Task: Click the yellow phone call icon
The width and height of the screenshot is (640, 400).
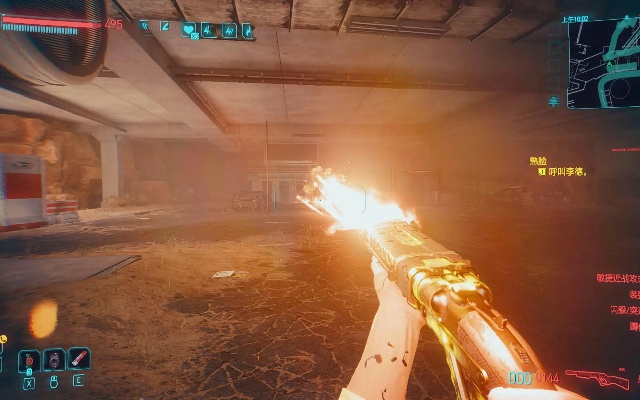Action: (4, 340)
